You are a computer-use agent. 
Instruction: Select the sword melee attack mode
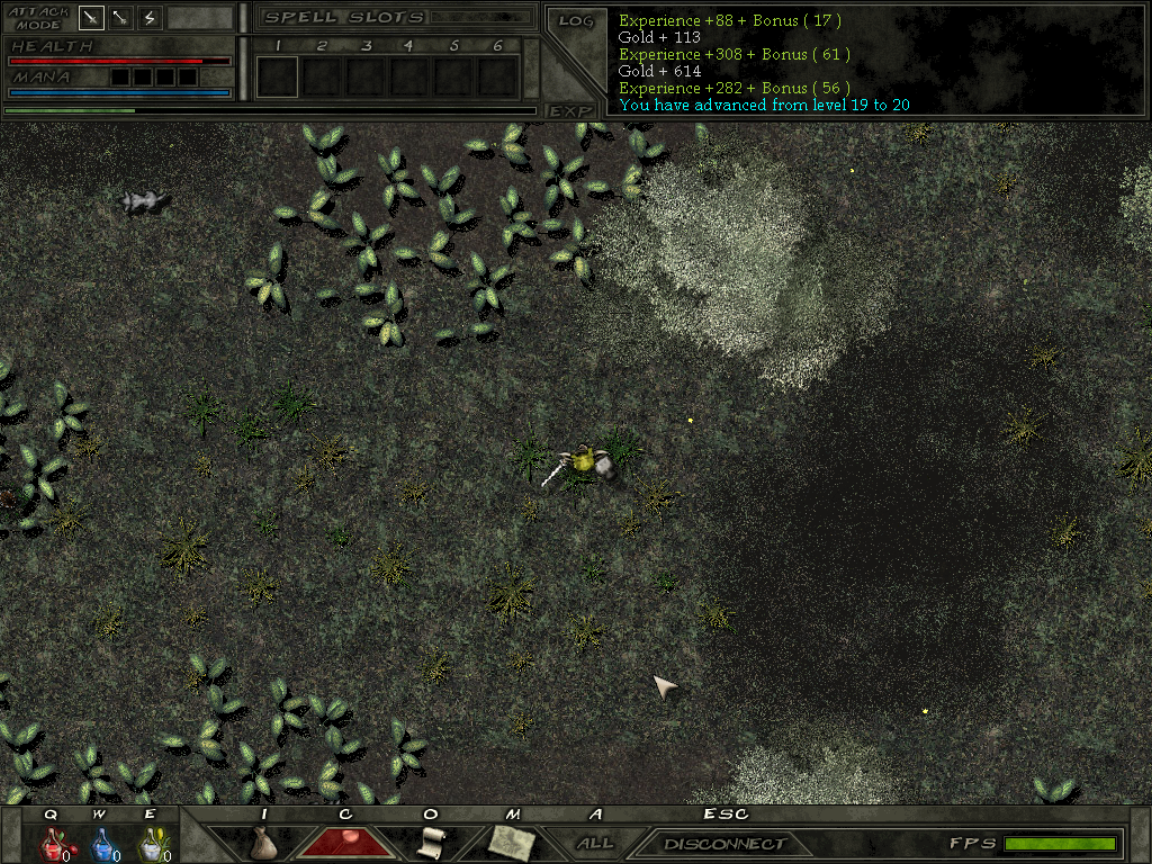[x=92, y=17]
